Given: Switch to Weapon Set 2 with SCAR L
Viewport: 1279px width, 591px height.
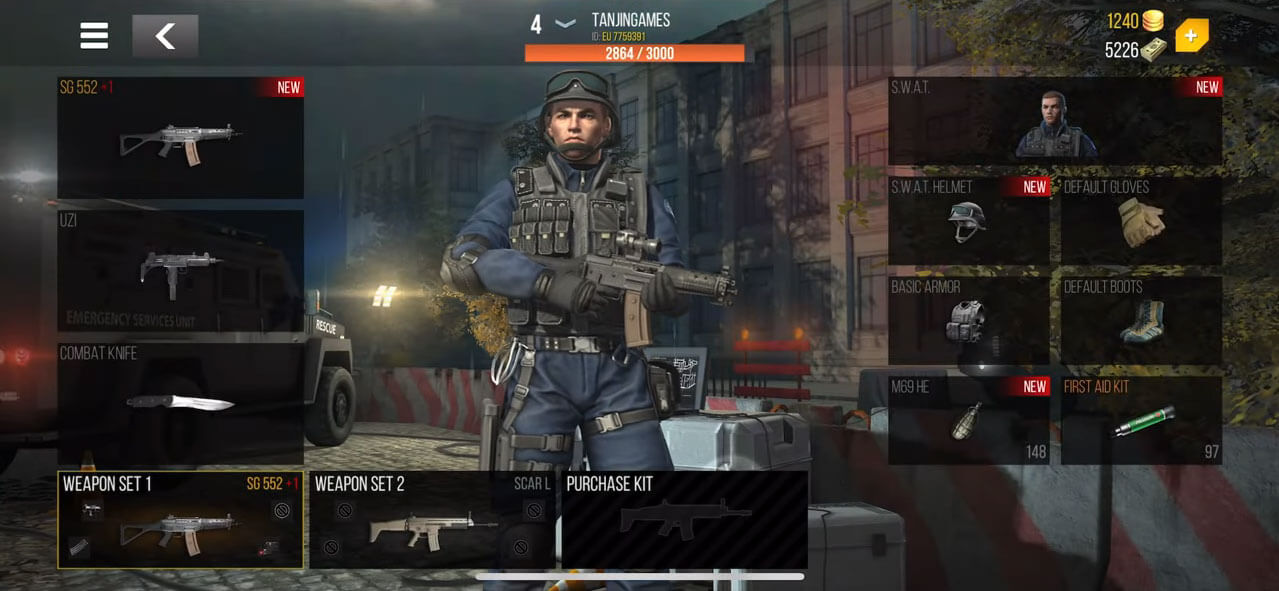Looking at the screenshot, I should [432, 520].
